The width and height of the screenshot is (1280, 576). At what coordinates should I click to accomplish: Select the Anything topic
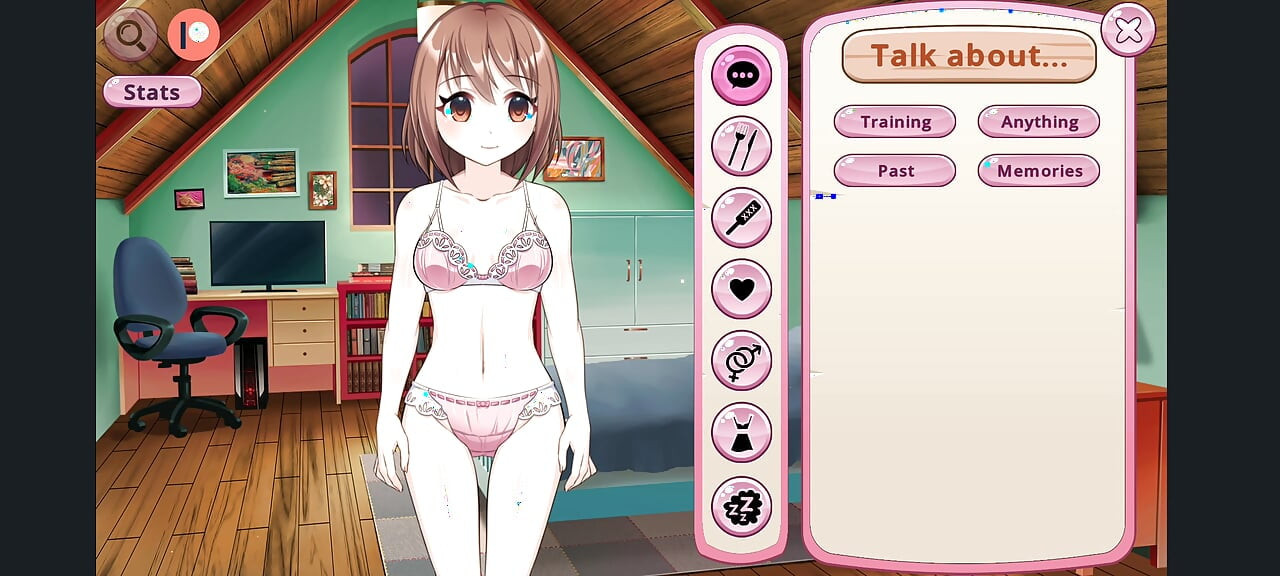pos(1039,122)
